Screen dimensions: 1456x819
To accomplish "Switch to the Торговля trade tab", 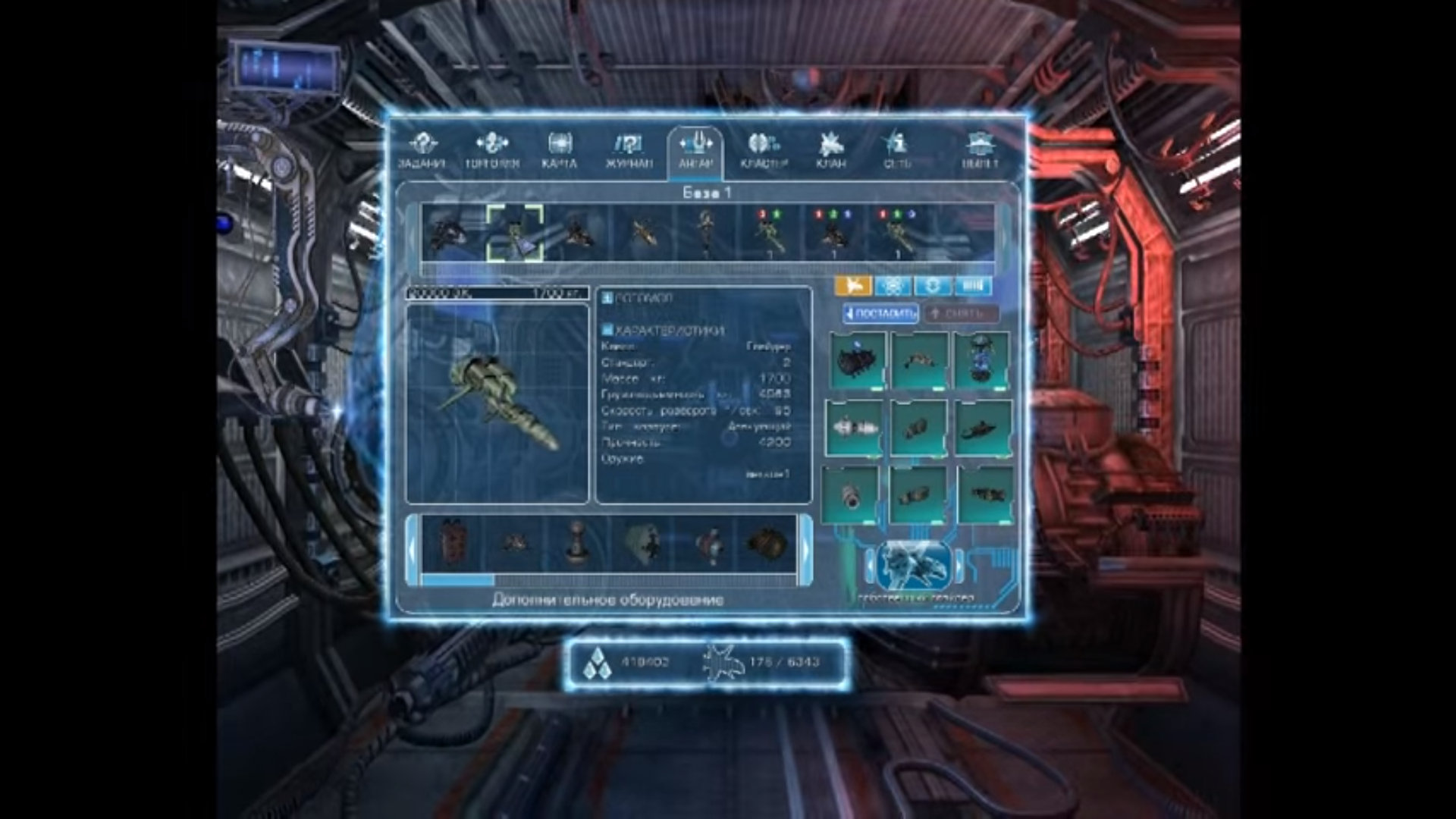I will (x=491, y=150).
